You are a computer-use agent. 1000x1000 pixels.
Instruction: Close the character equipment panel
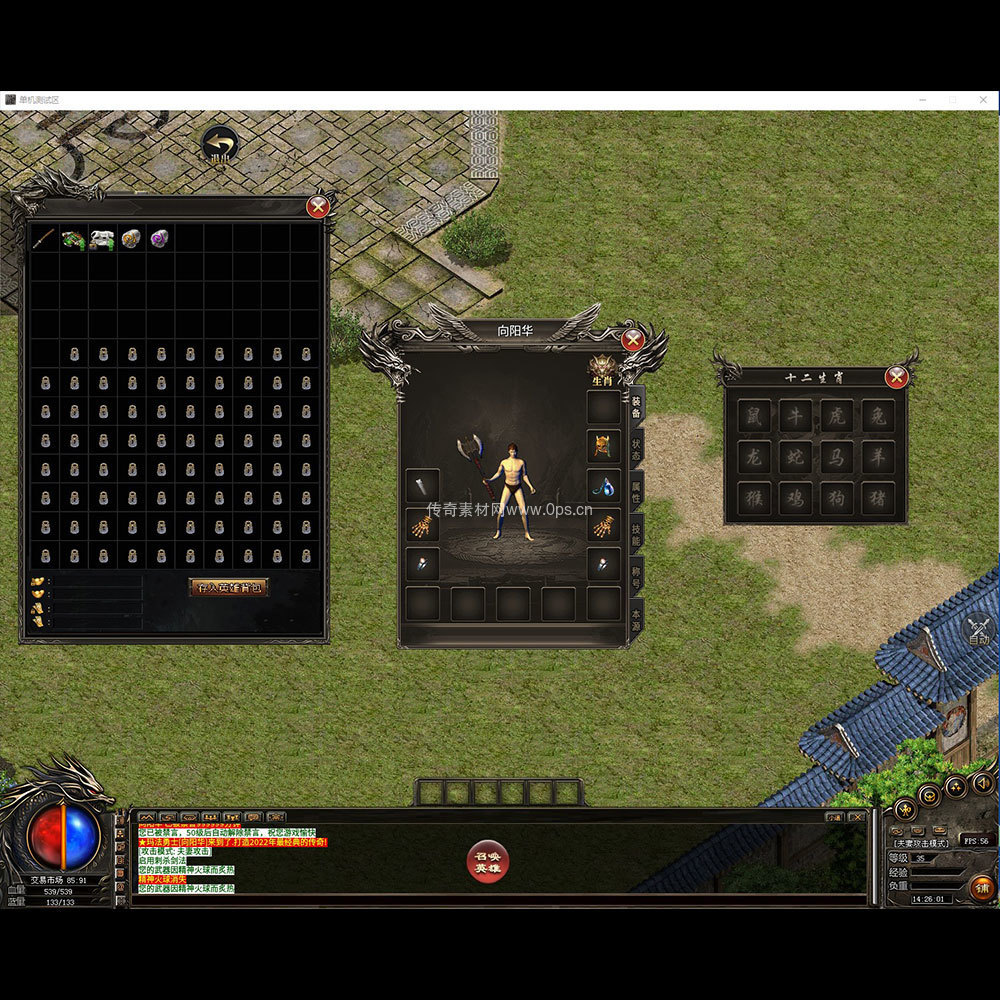point(632,340)
